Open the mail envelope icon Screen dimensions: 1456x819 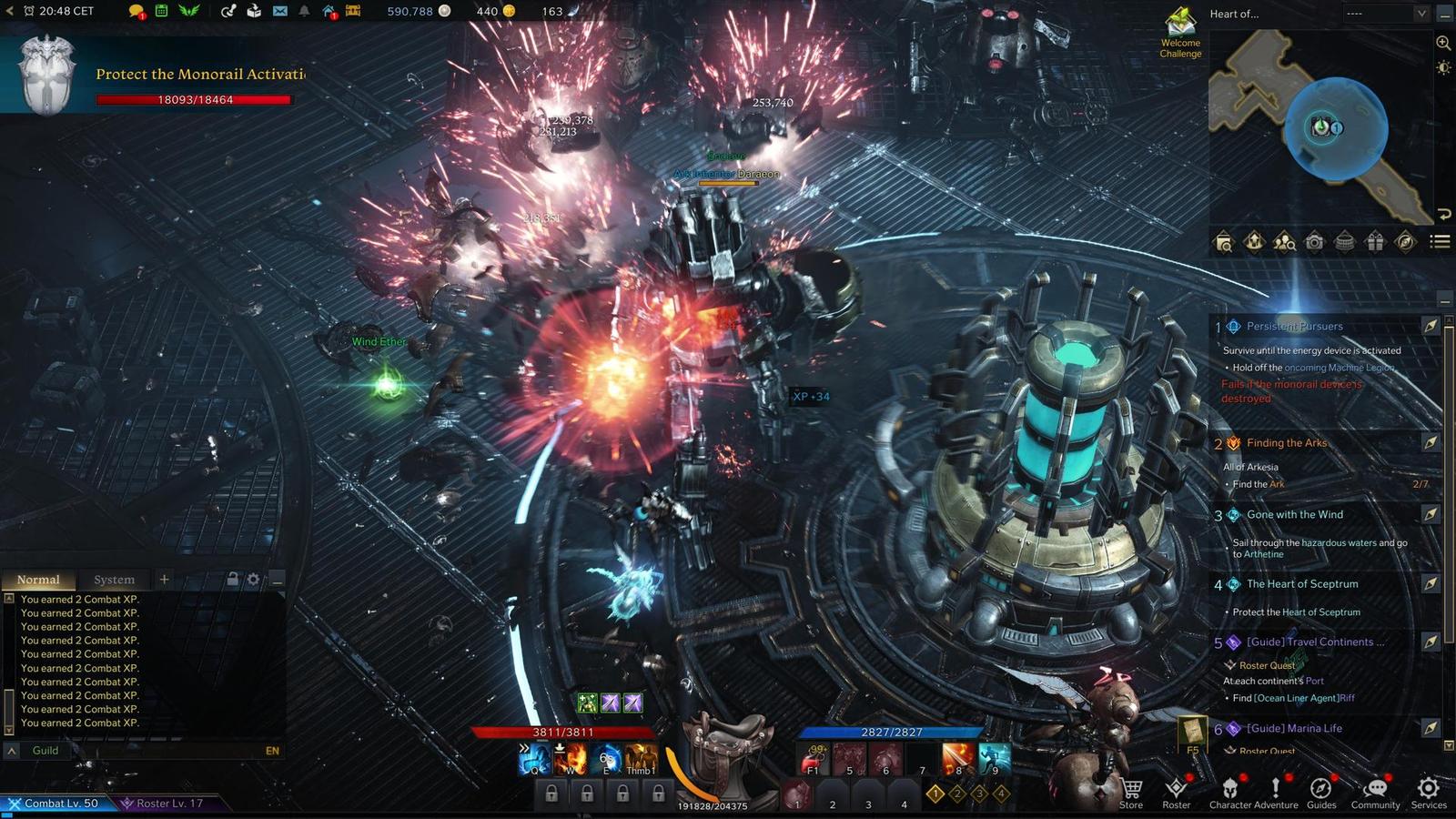point(279,11)
